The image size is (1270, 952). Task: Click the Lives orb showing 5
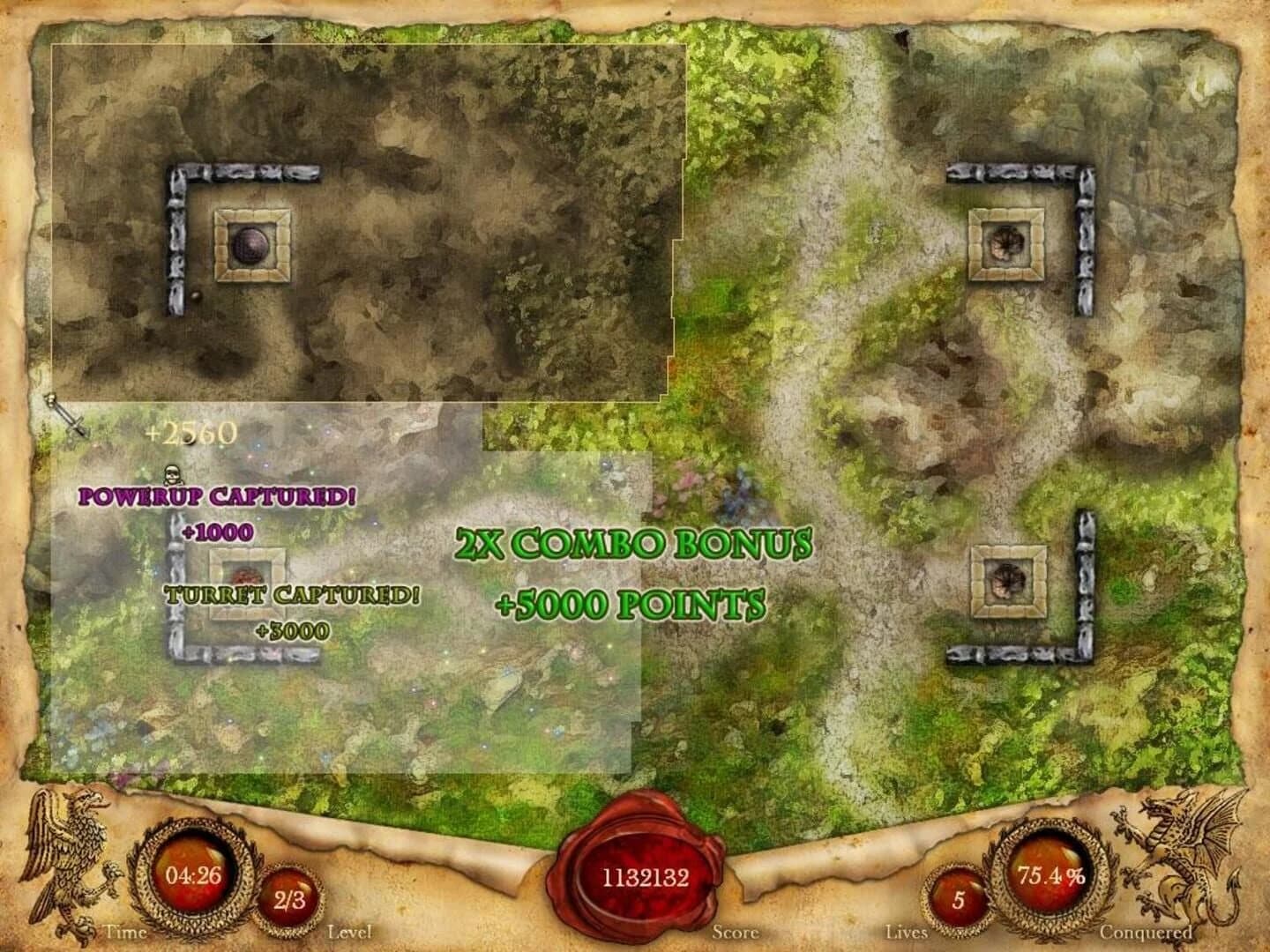coord(958,899)
